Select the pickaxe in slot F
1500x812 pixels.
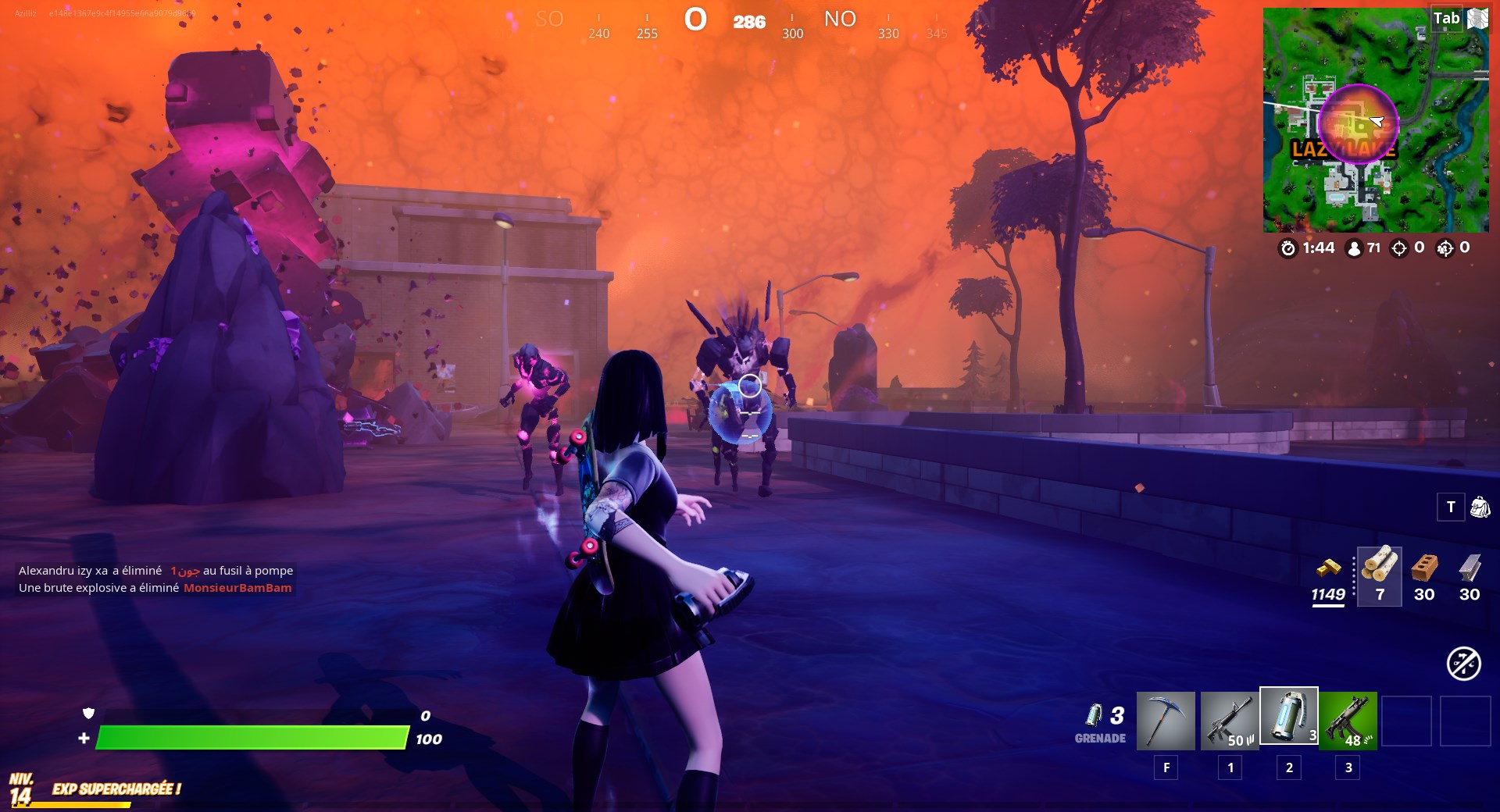(x=1167, y=719)
